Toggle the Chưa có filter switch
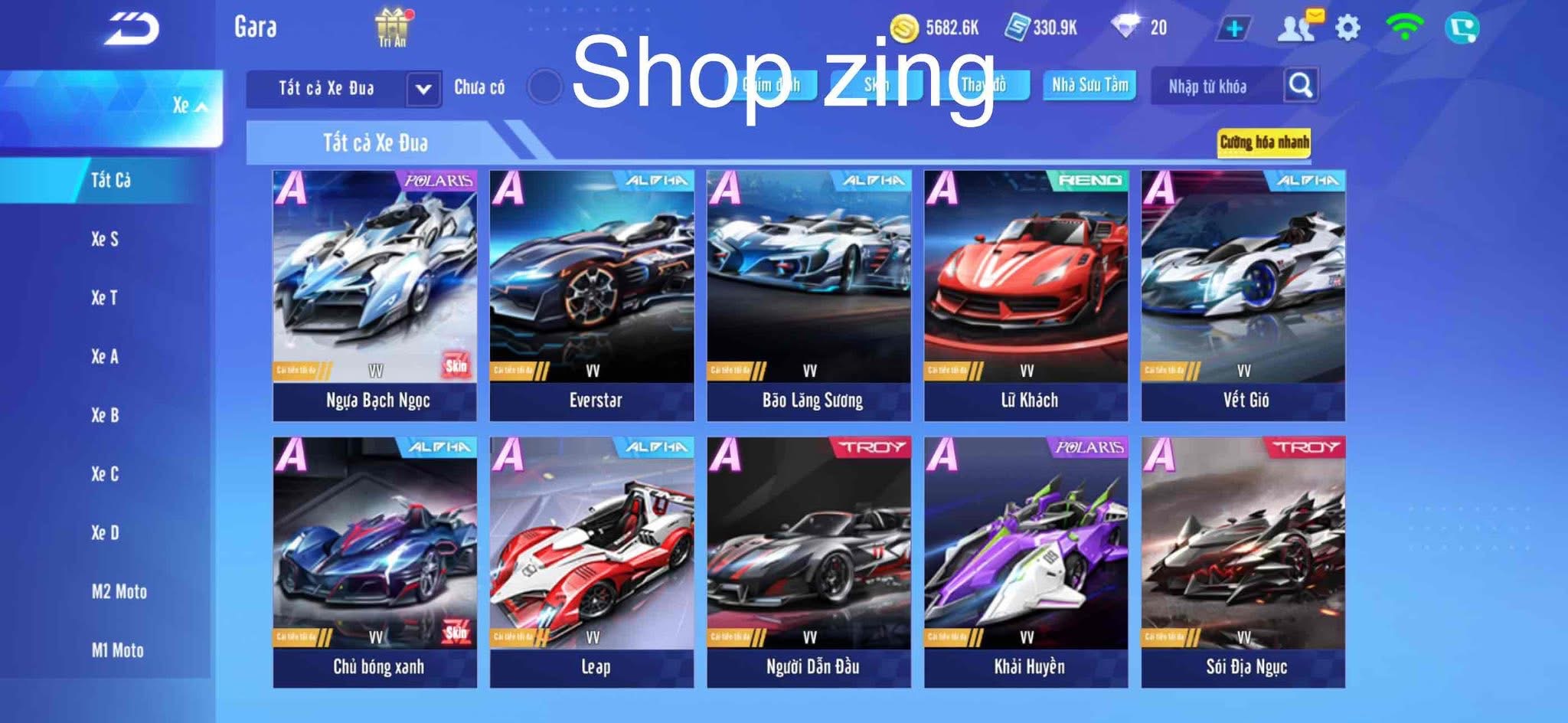 pos(545,87)
